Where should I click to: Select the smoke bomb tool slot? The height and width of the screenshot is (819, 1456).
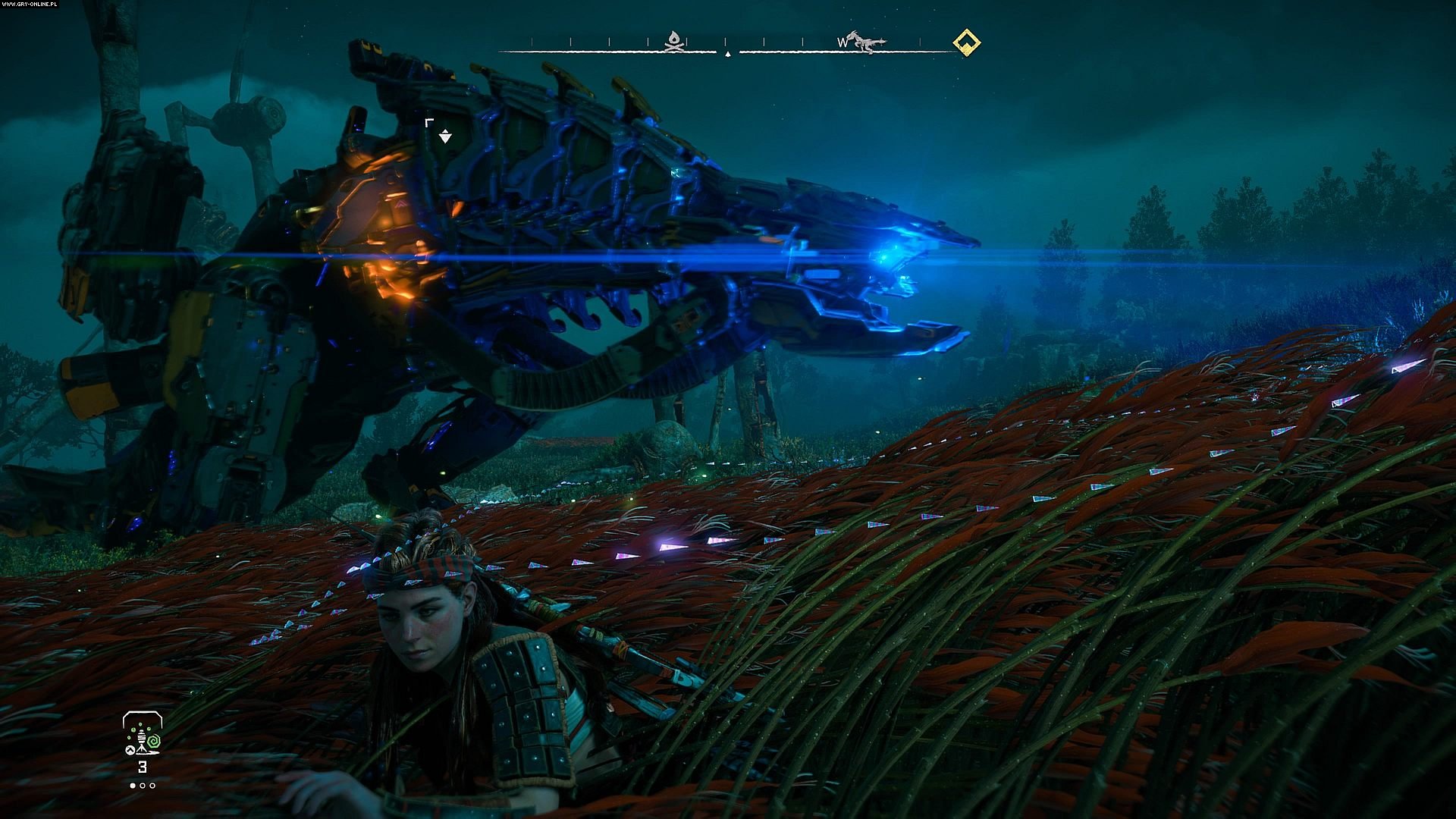click(x=143, y=735)
